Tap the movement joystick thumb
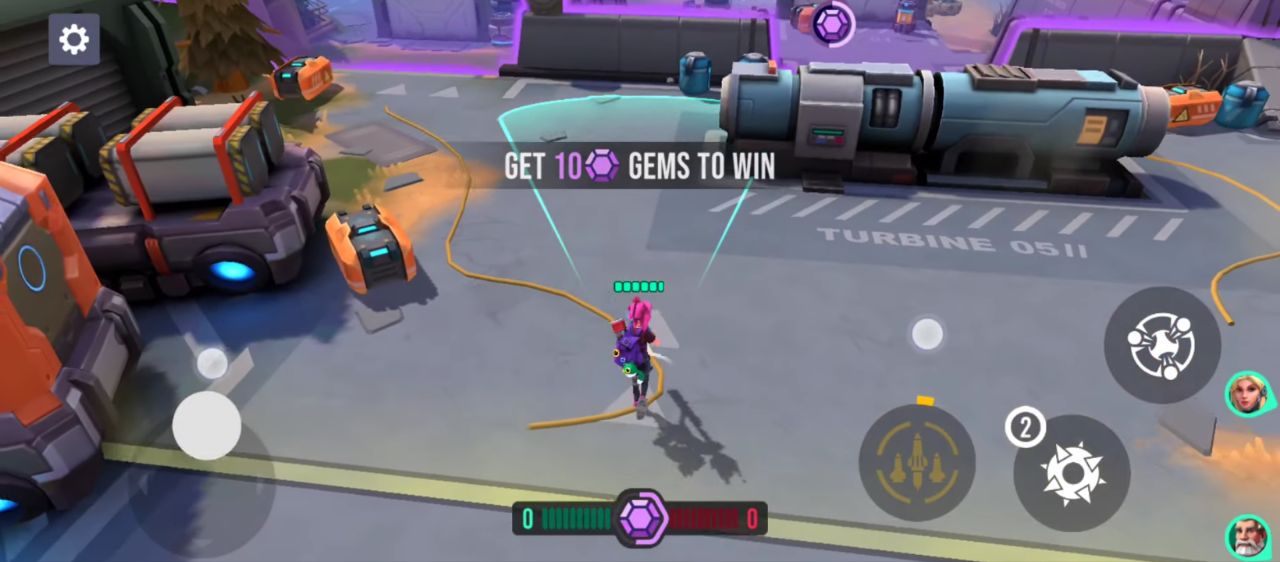This screenshot has height=562, width=1280. click(207, 426)
